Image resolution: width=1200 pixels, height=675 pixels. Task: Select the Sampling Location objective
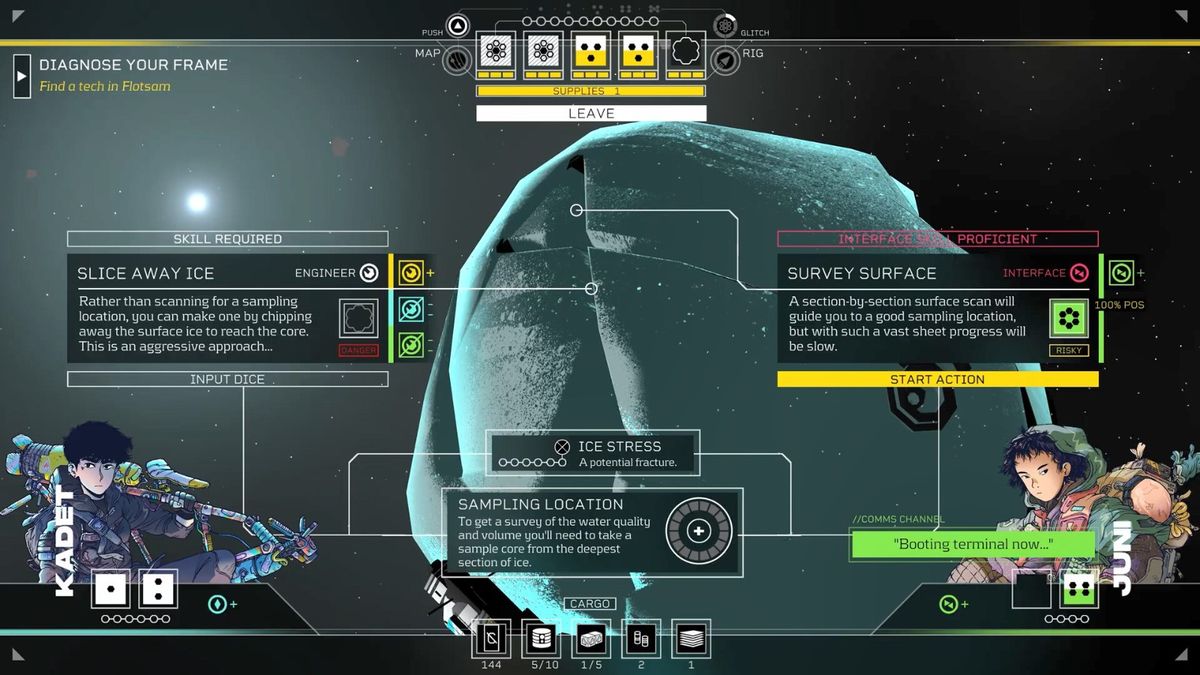point(593,531)
